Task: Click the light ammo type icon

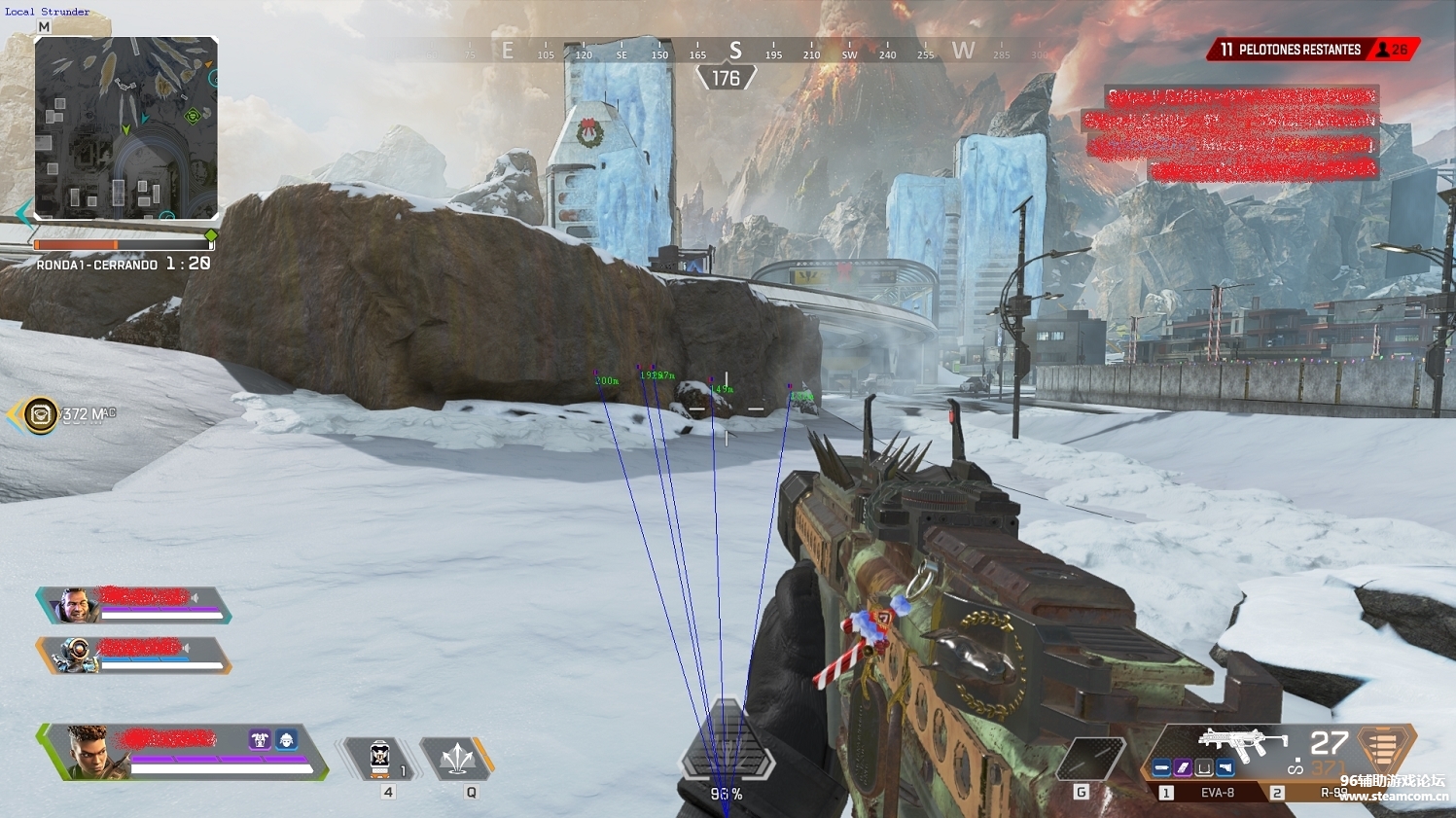Action: [1382, 749]
